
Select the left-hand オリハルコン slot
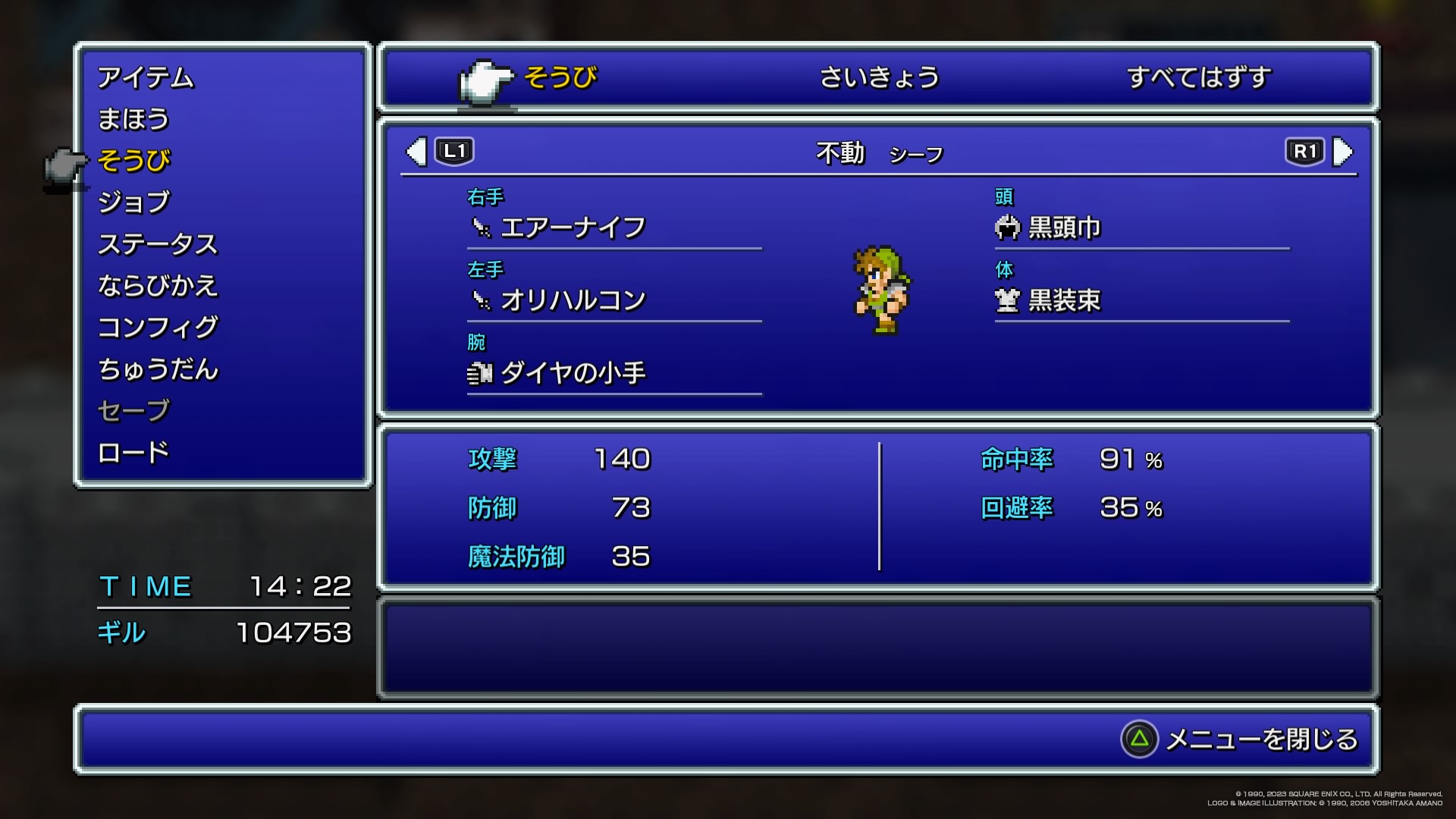coord(573,300)
